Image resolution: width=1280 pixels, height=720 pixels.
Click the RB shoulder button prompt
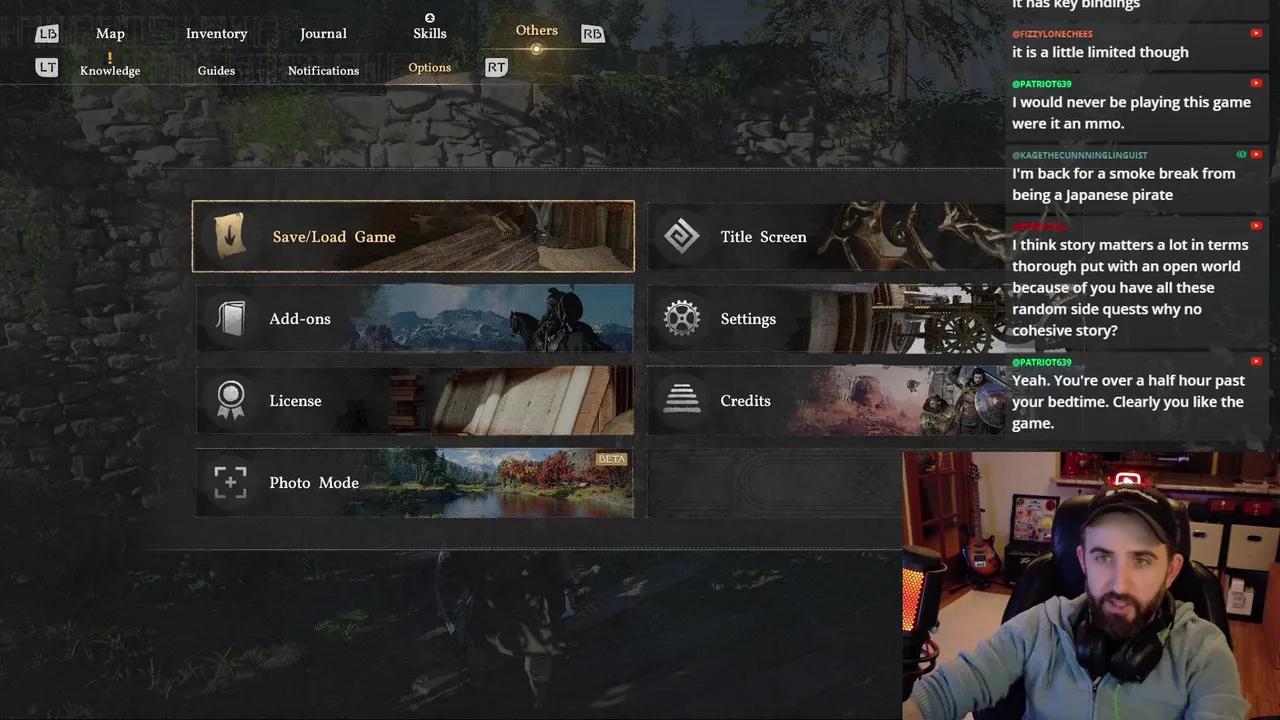click(x=592, y=33)
